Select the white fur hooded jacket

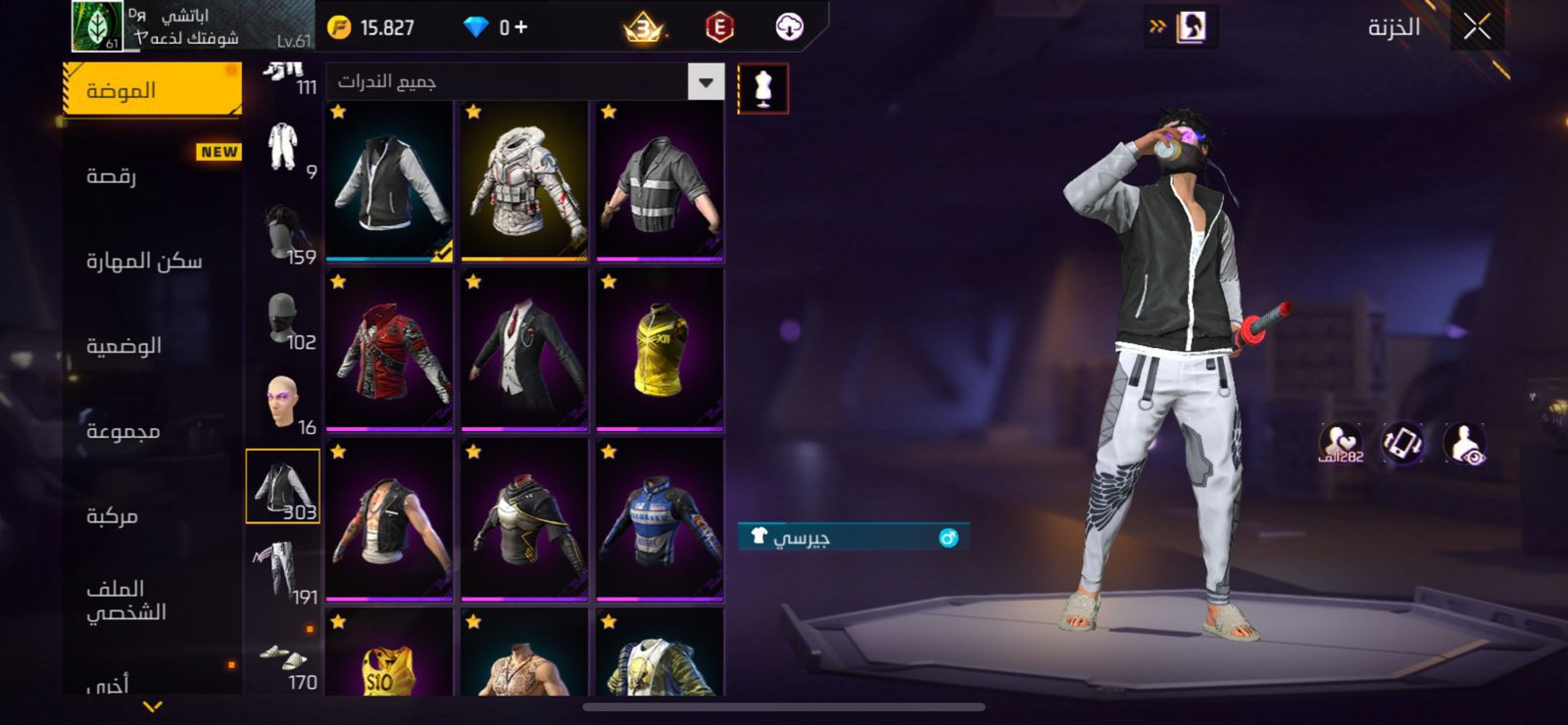tap(524, 183)
